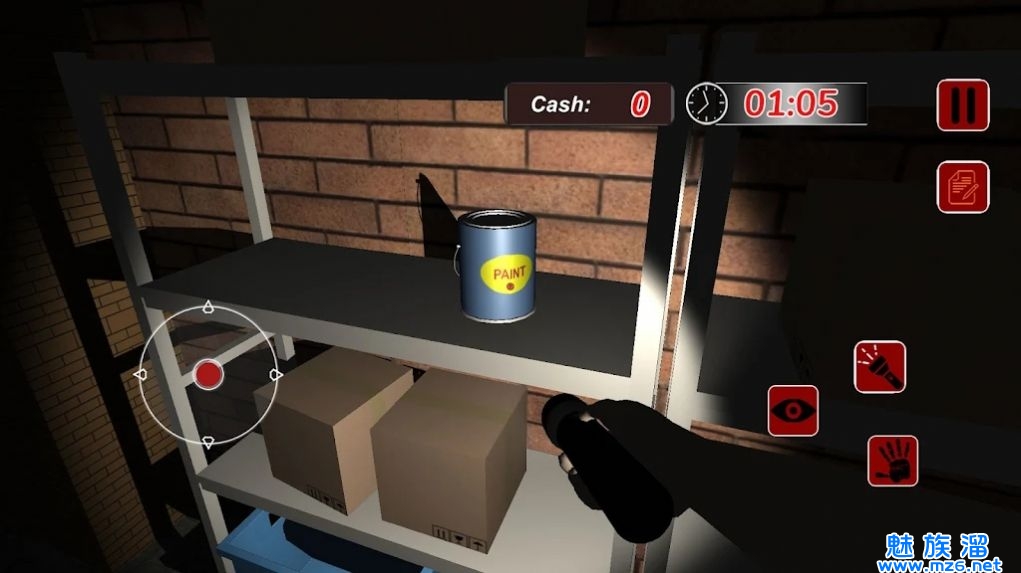The width and height of the screenshot is (1021, 573).
Task: Tap the joystick right arrow
Action: click(276, 375)
